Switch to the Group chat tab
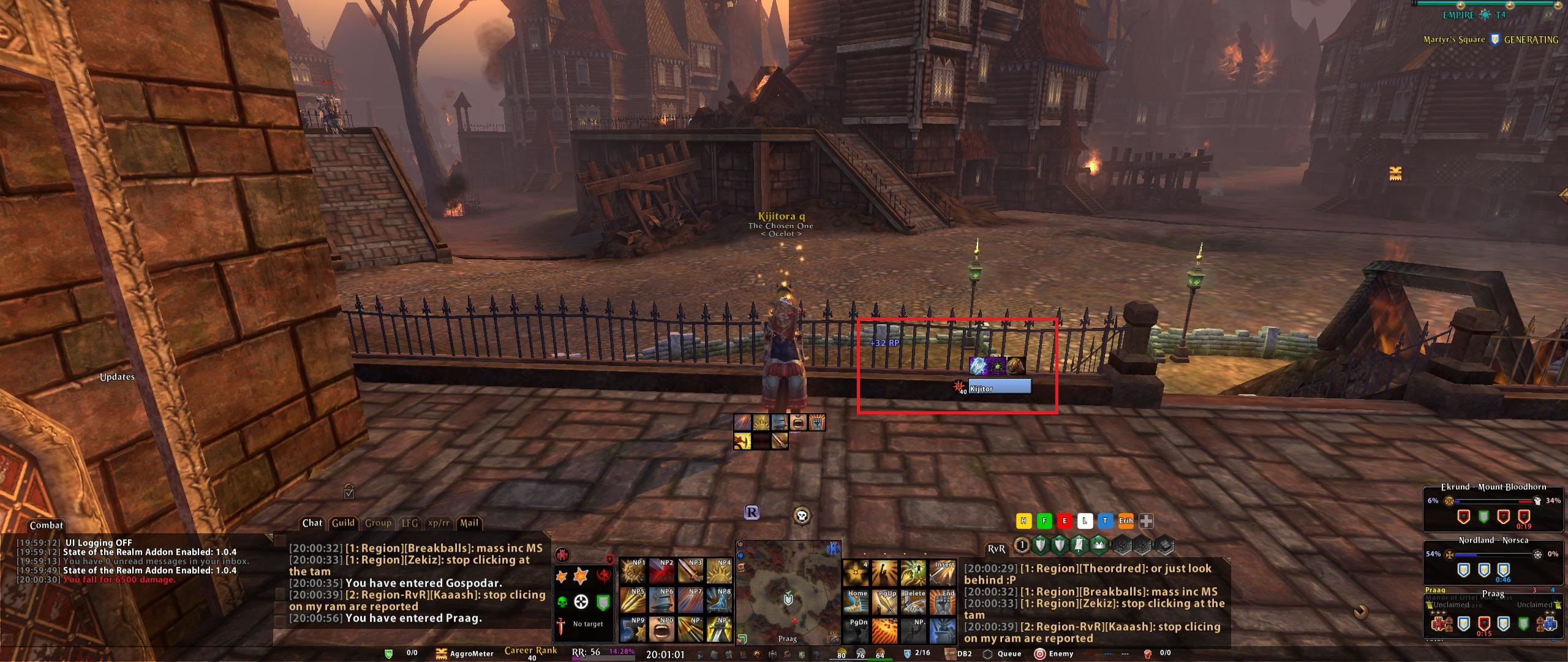This screenshot has height=662, width=1568. pyautogui.click(x=378, y=523)
